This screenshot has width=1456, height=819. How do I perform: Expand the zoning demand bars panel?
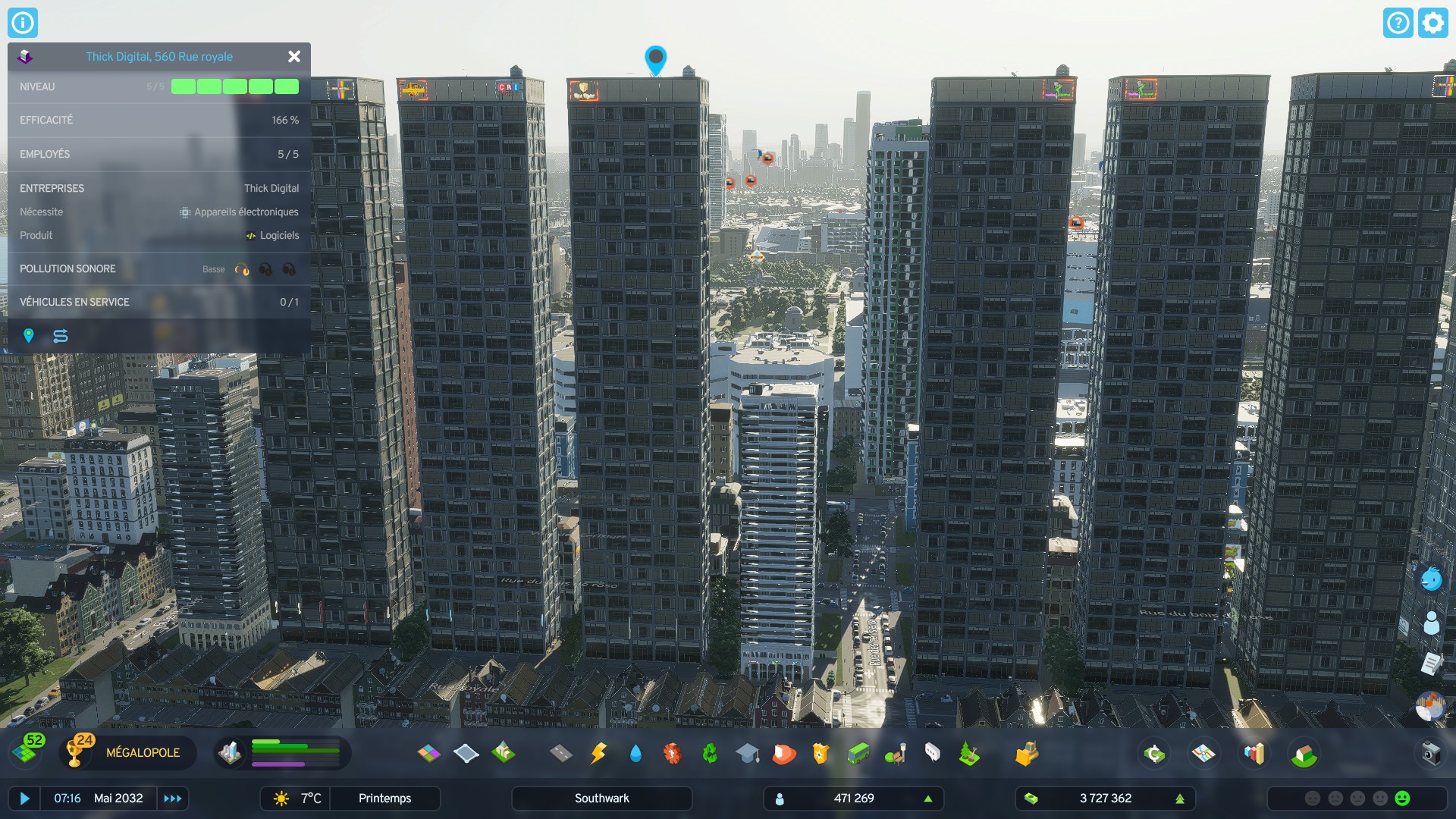click(x=296, y=752)
